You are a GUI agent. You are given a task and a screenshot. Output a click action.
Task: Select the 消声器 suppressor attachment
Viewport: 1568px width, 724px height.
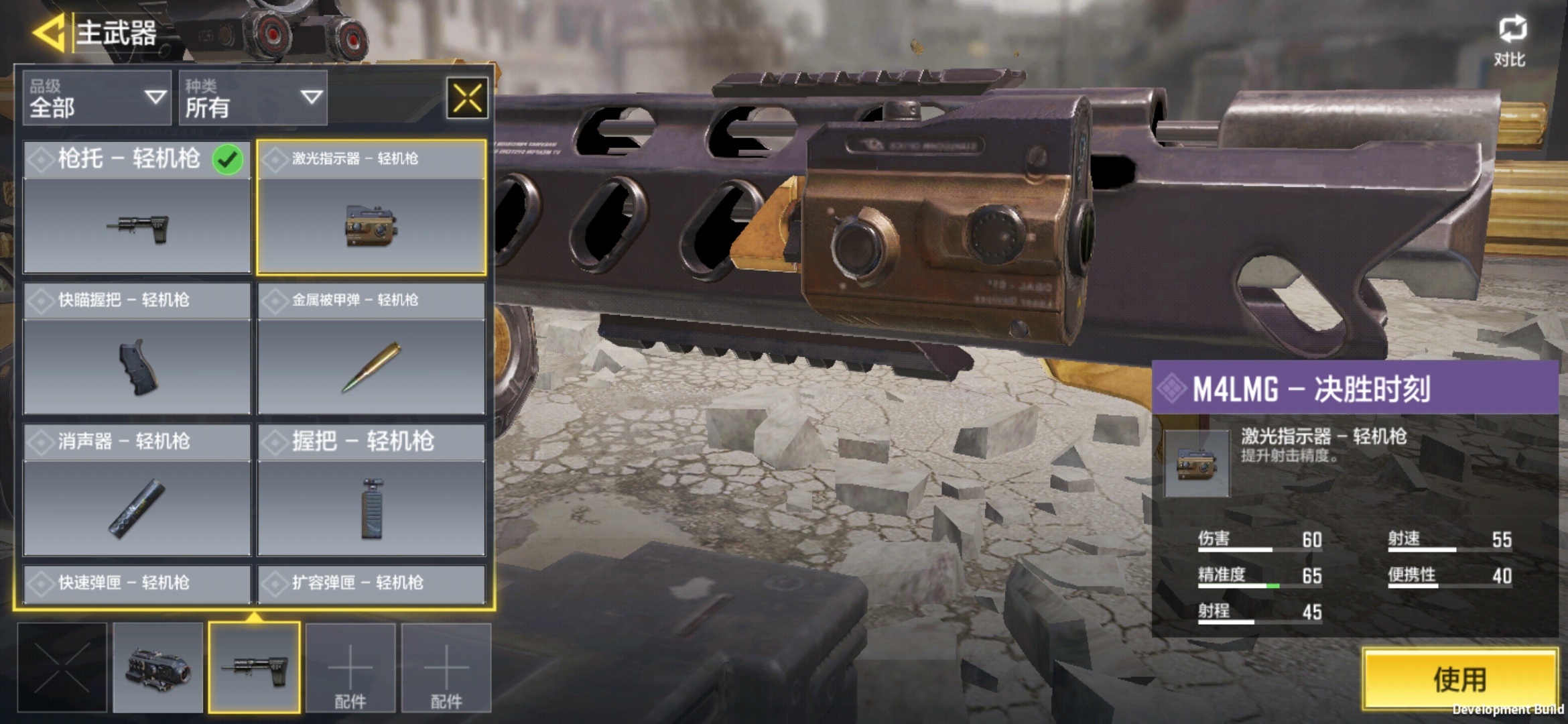(x=137, y=489)
